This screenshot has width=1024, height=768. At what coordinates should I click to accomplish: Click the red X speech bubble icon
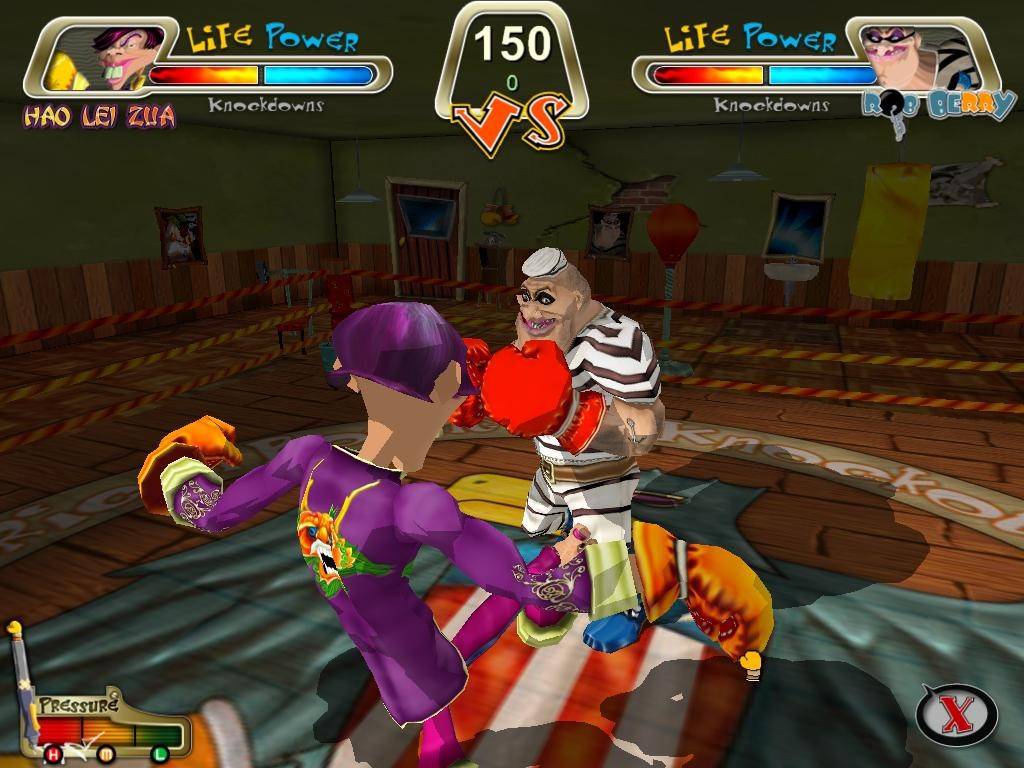pos(956,714)
